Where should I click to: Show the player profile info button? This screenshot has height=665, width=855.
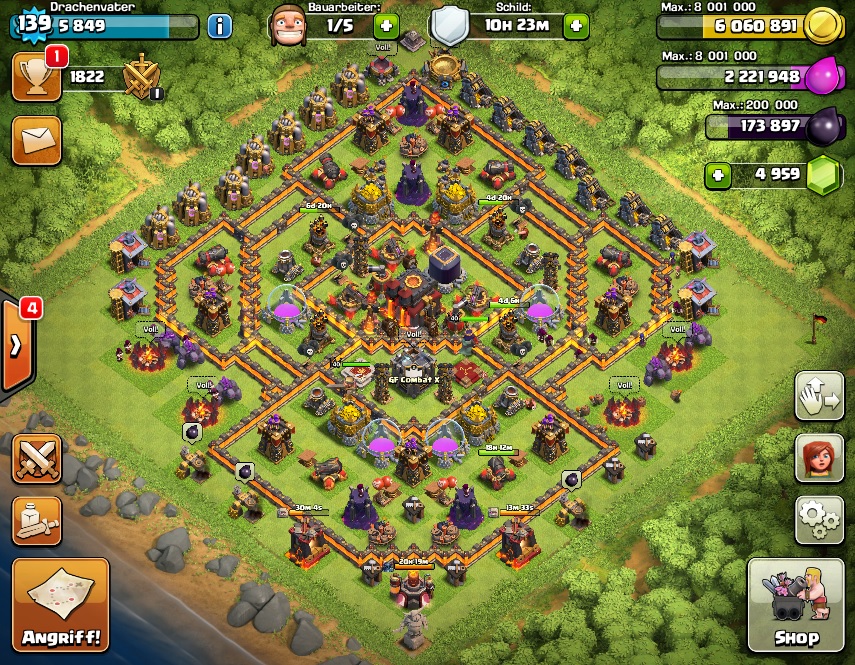(x=219, y=26)
